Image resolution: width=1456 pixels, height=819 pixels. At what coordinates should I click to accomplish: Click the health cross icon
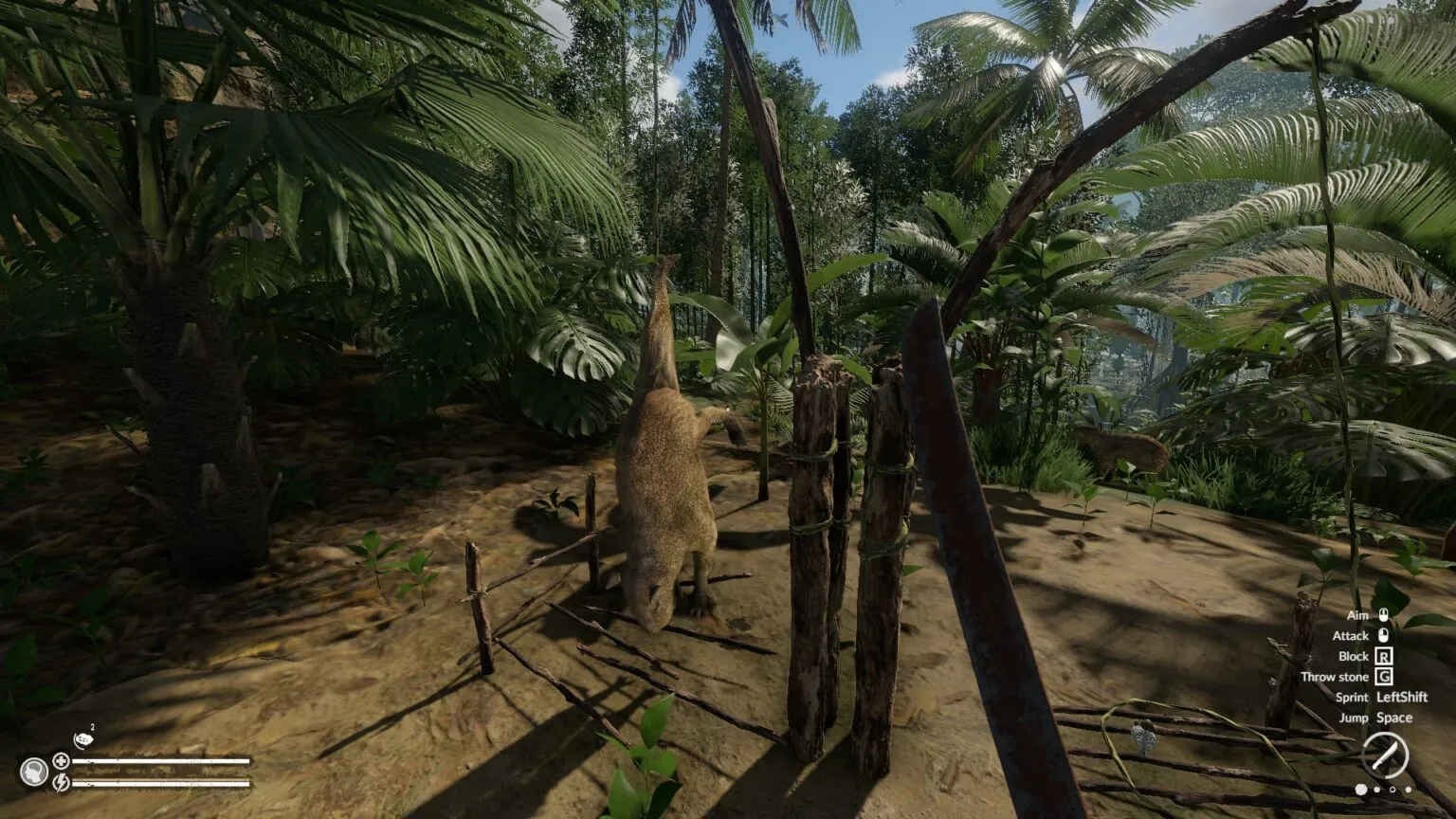tap(61, 760)
